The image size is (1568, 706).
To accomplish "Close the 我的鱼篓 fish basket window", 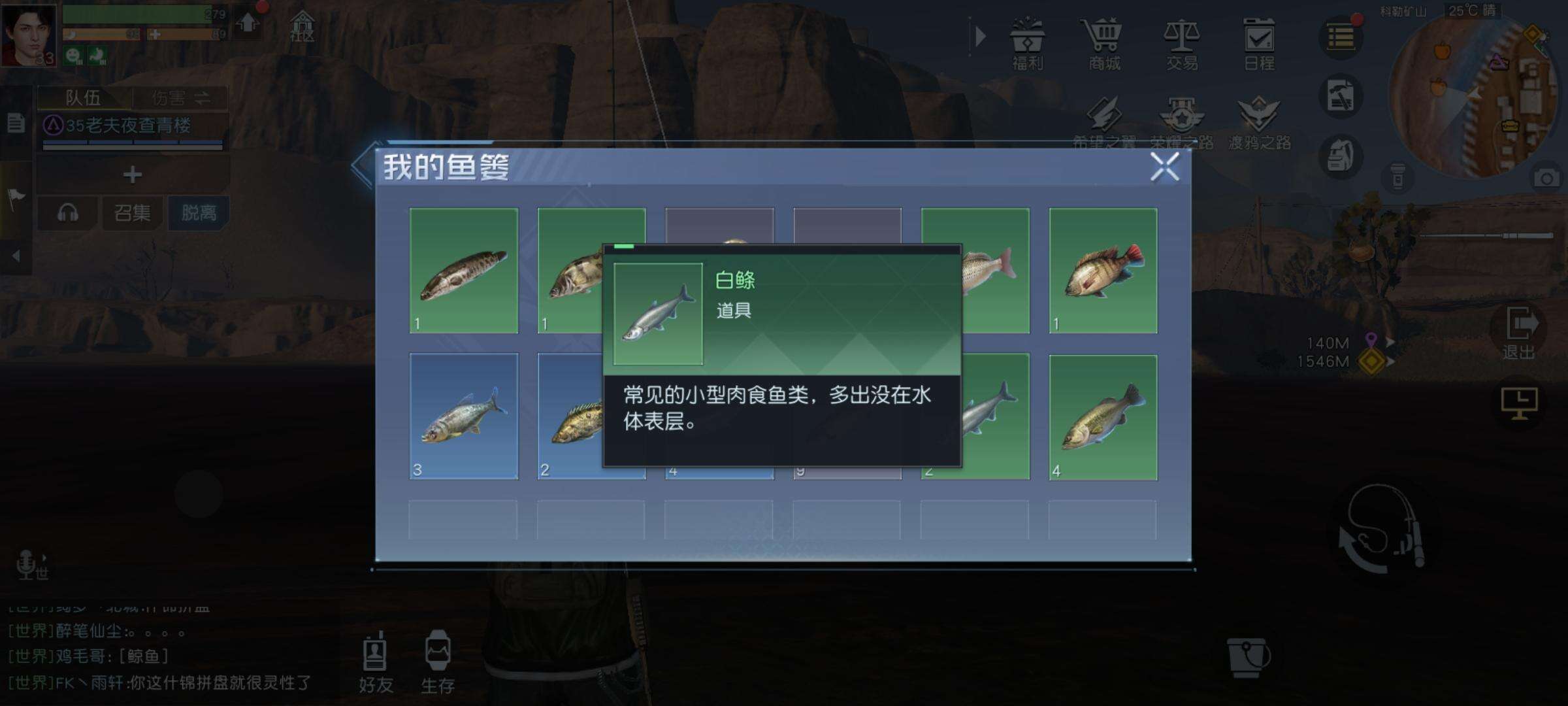I will click(1164, 167).
